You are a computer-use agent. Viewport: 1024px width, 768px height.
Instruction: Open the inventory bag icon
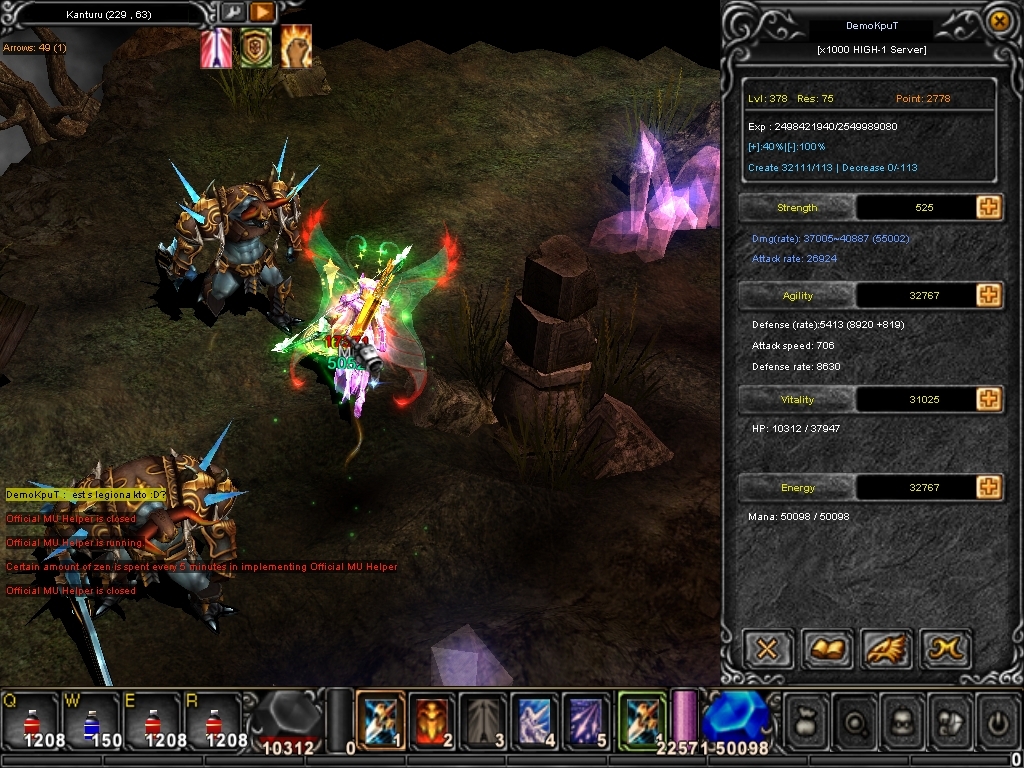click(x=806, y=718)
